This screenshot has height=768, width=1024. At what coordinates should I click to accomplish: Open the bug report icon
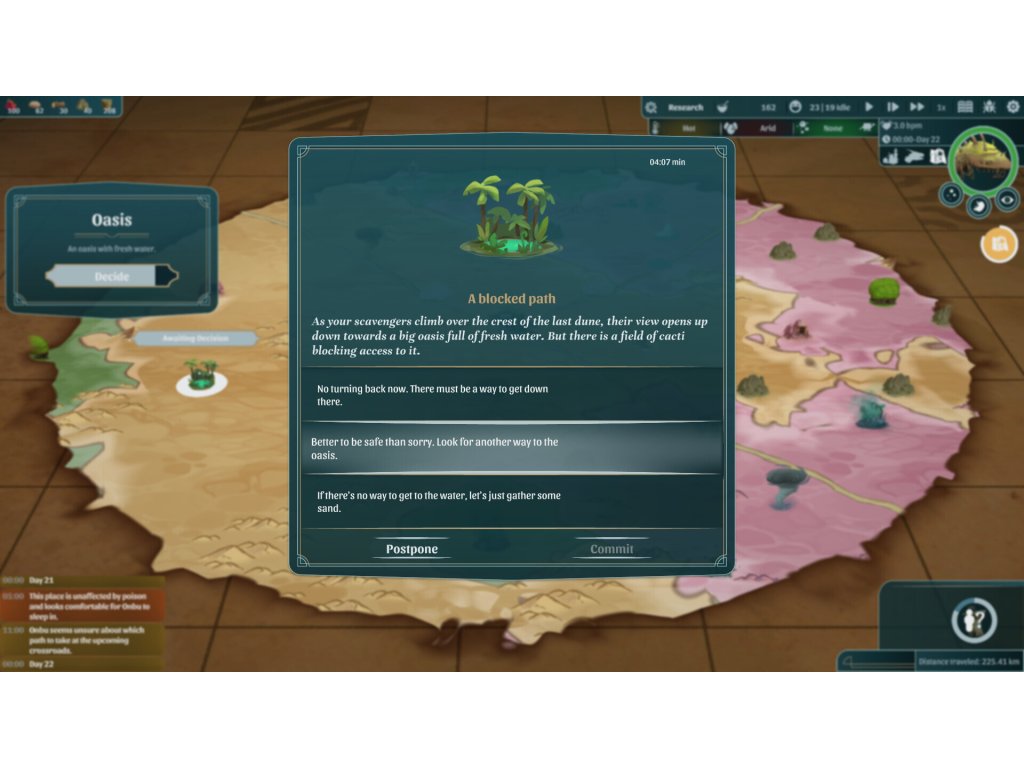point(989,107)
